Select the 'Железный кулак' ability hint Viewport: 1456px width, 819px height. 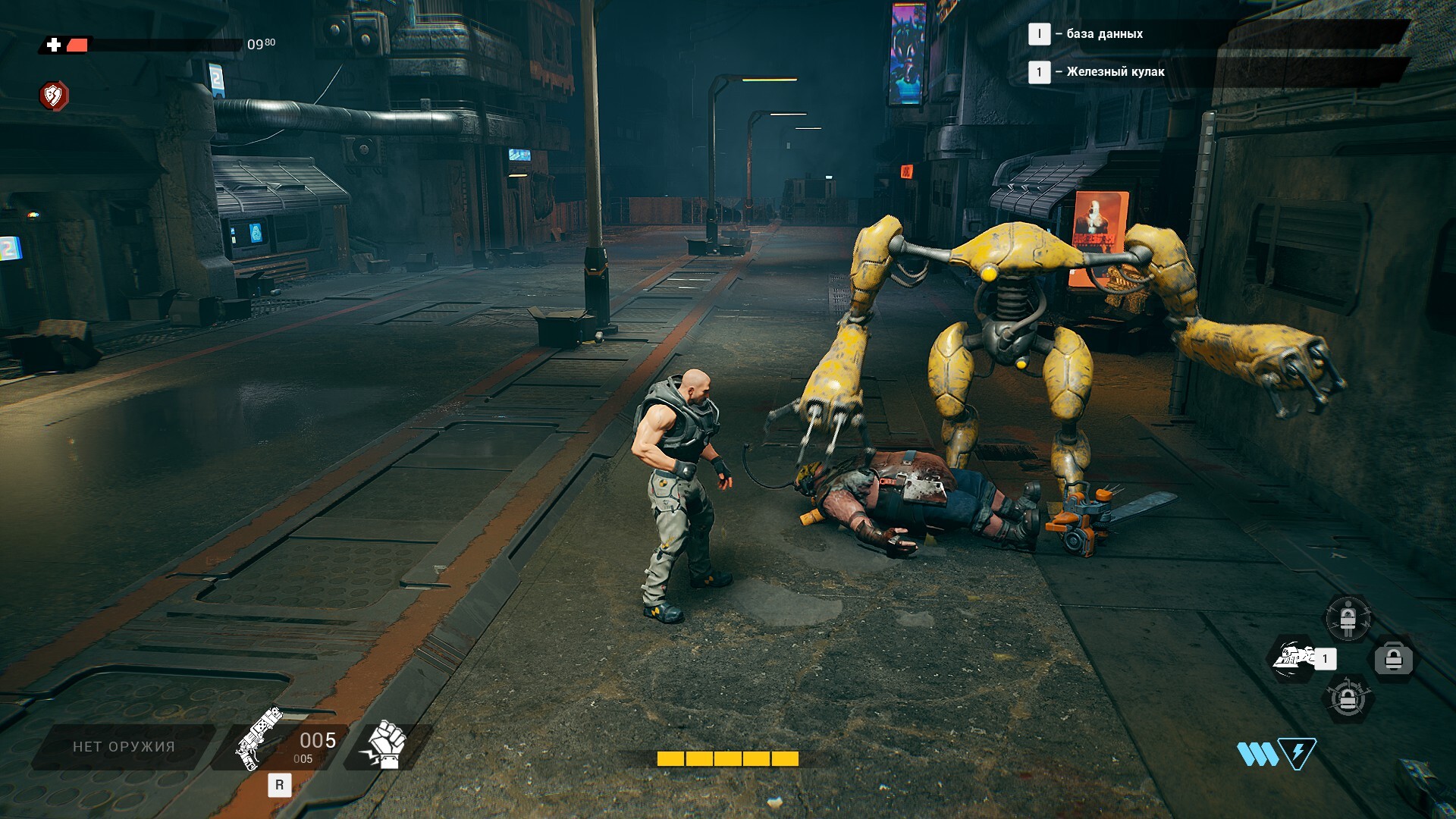1115,72
